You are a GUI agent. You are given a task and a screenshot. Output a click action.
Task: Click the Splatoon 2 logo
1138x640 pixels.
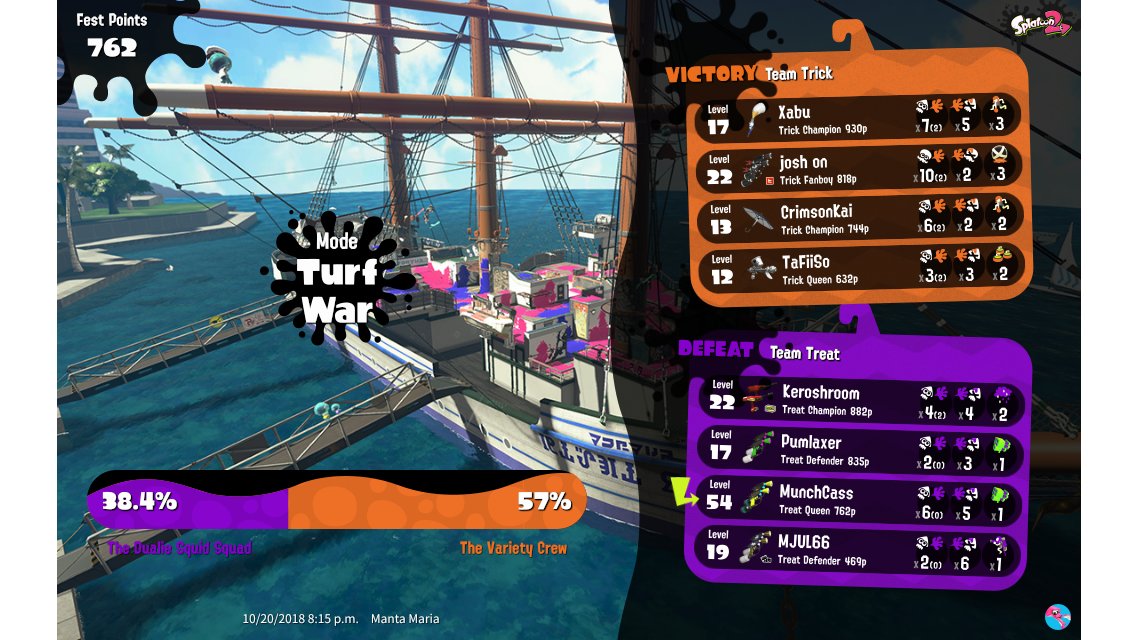click(1041, 23)
